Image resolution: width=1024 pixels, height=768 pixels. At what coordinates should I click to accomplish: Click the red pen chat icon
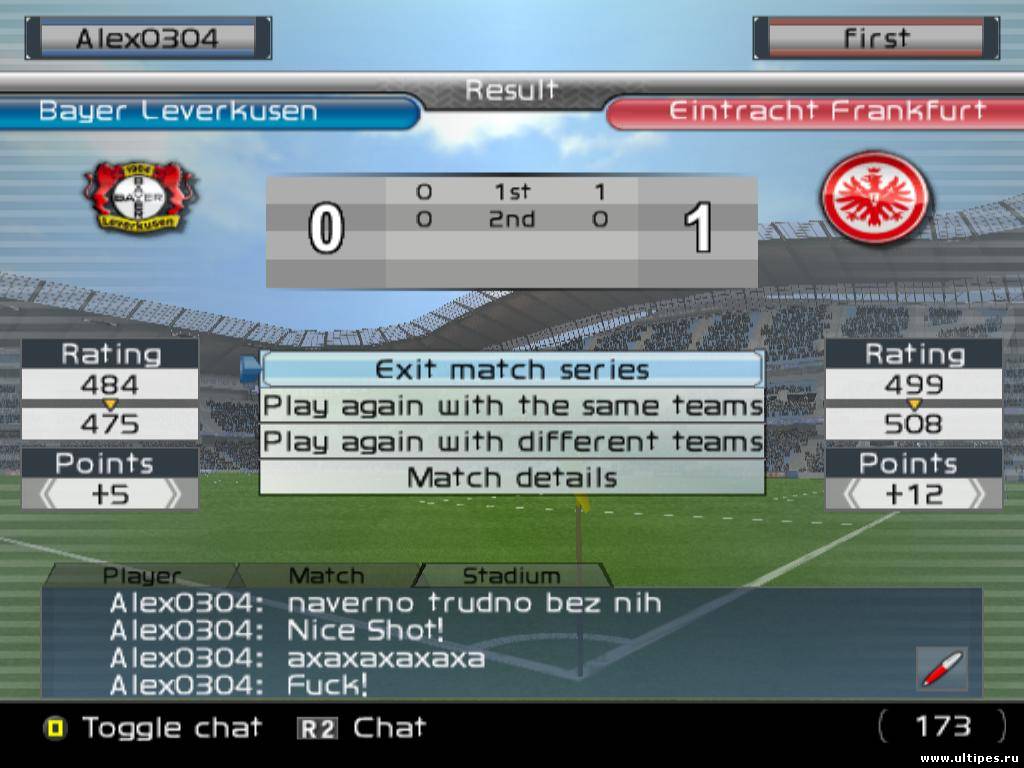tap(941, 668)
